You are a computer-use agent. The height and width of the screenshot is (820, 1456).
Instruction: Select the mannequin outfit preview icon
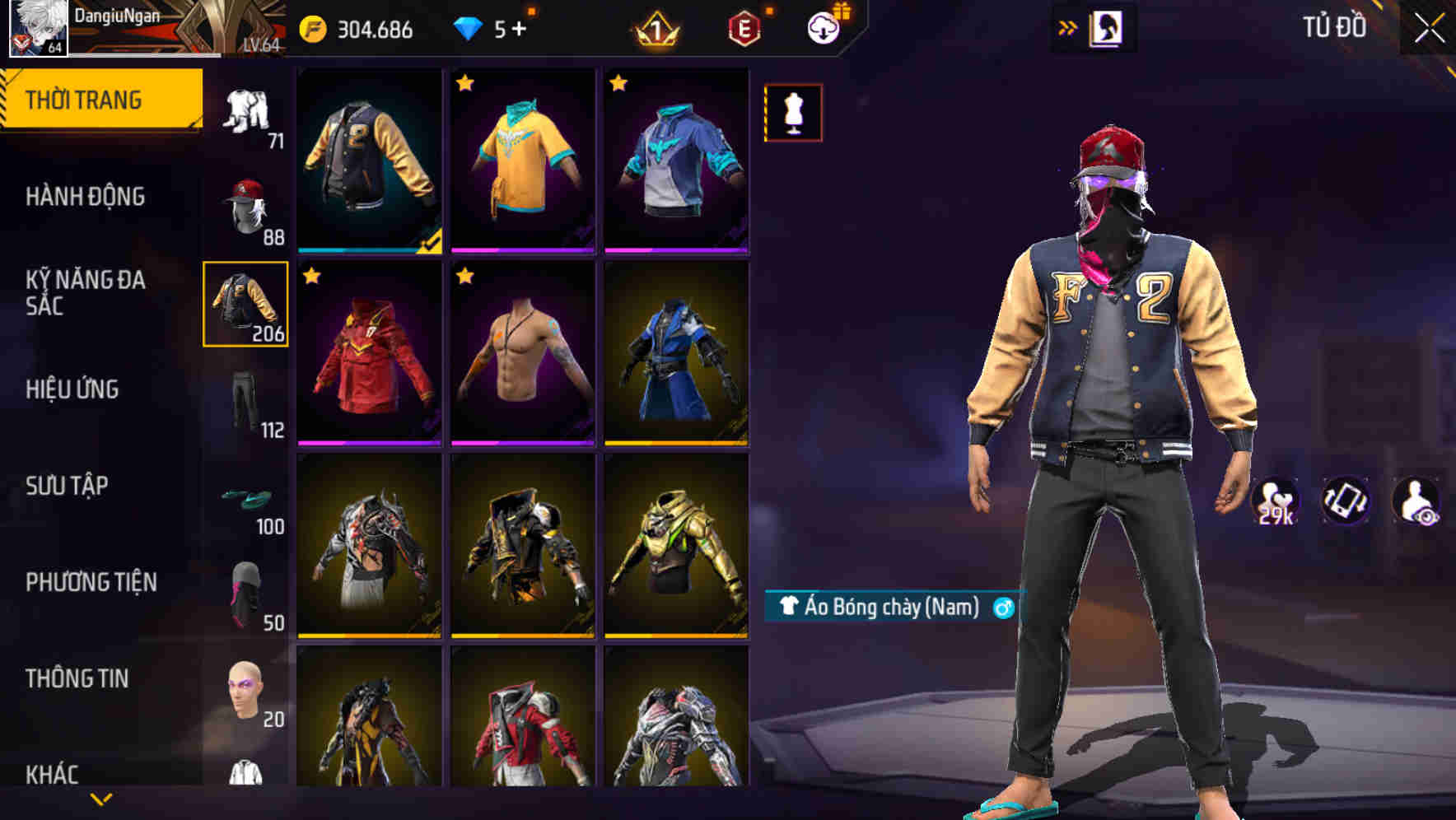792,112
